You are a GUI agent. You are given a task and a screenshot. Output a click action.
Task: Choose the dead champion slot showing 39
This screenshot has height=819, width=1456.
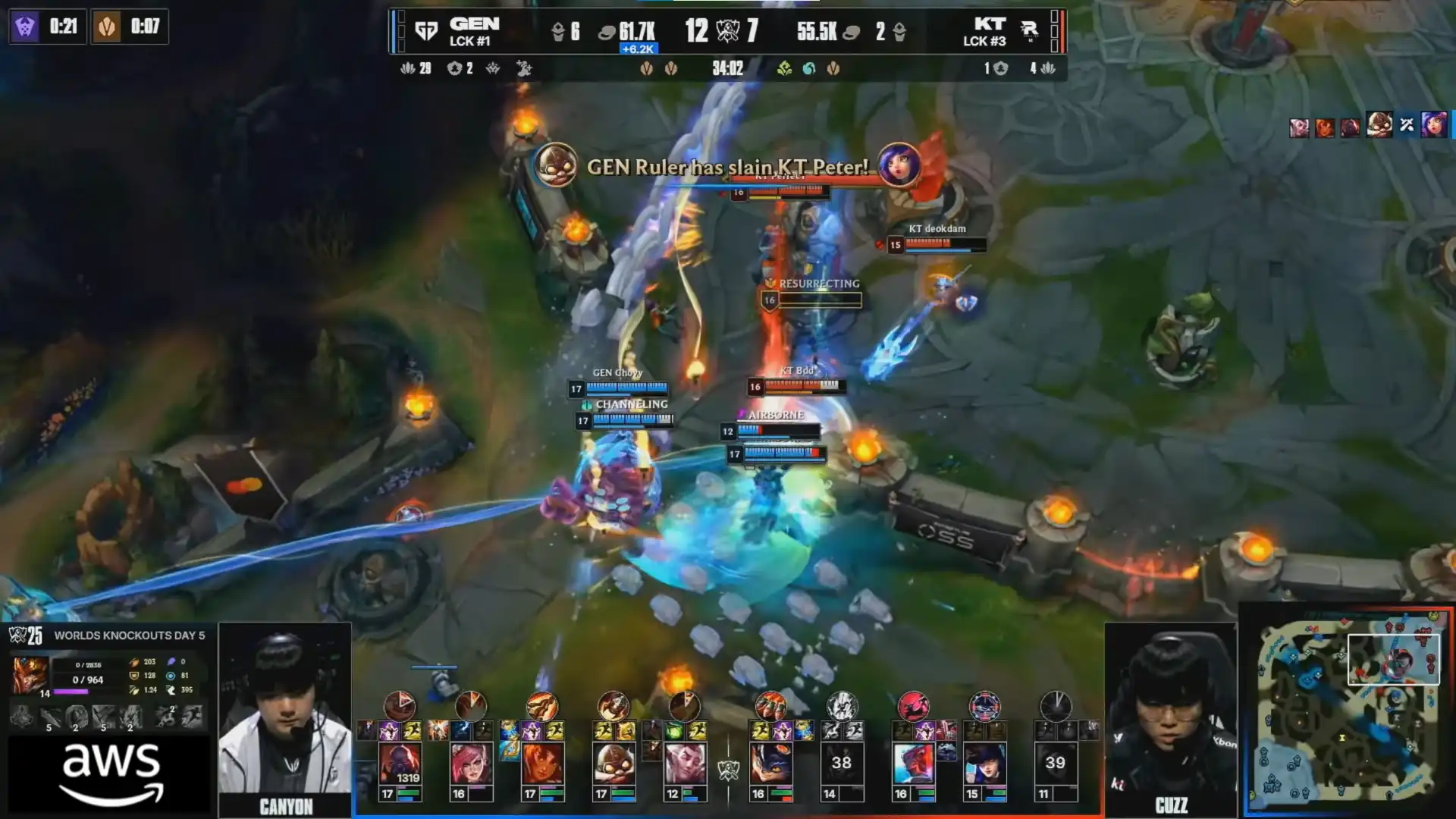click(1055, 764)
